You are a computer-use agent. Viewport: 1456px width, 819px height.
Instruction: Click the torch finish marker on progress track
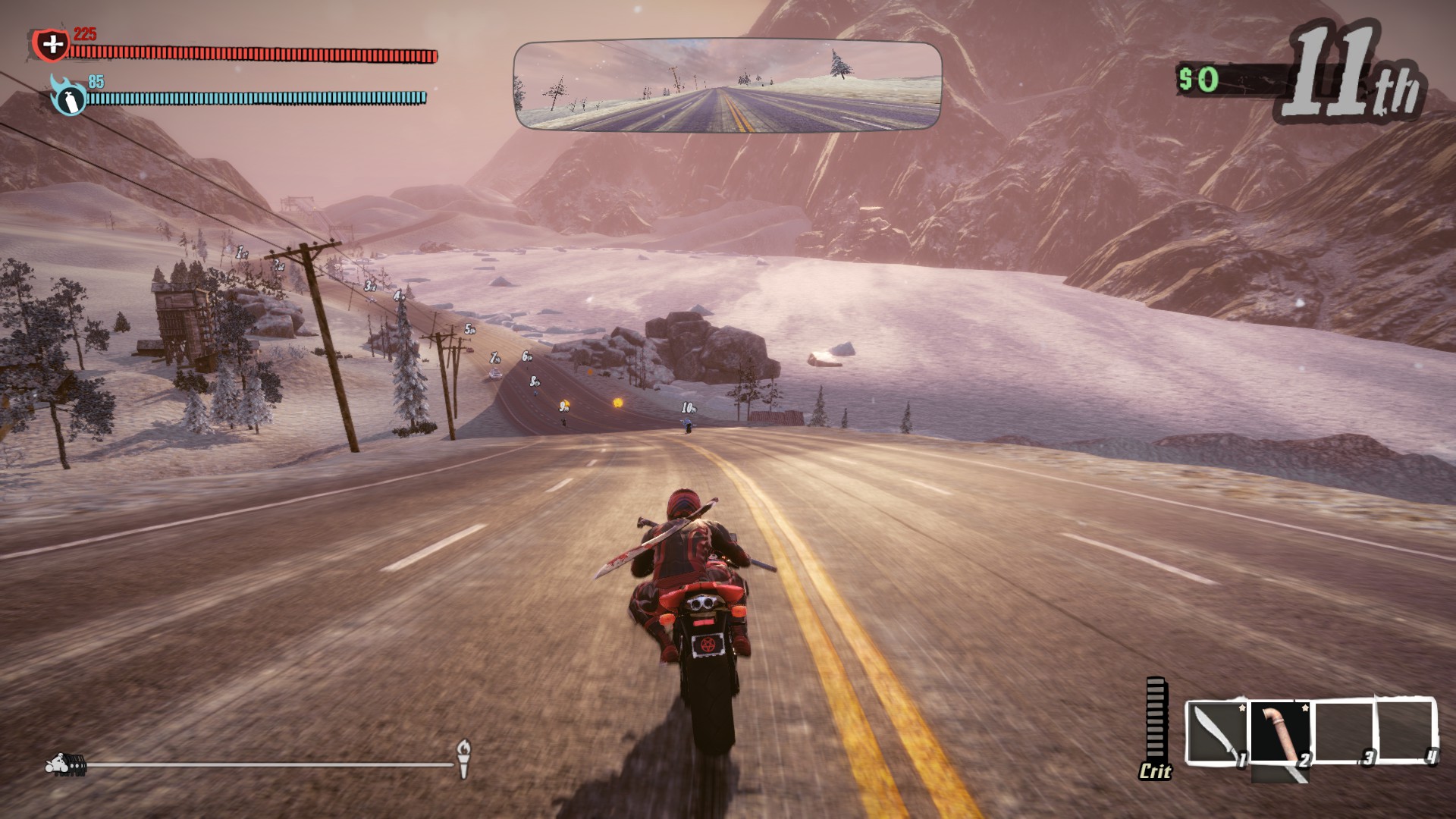(x=463, y=758)
